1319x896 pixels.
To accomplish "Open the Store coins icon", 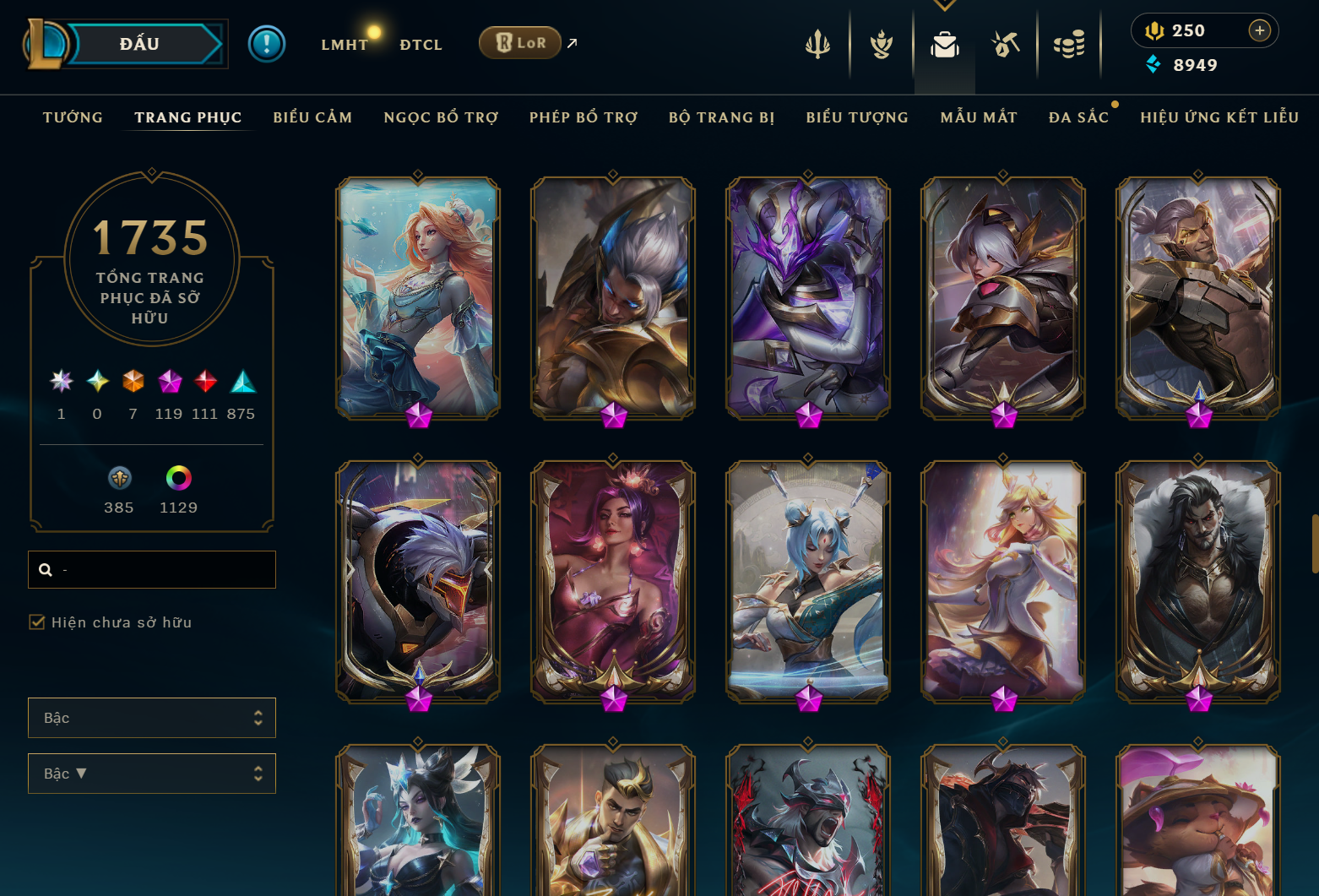I will tap(1069, 44).
